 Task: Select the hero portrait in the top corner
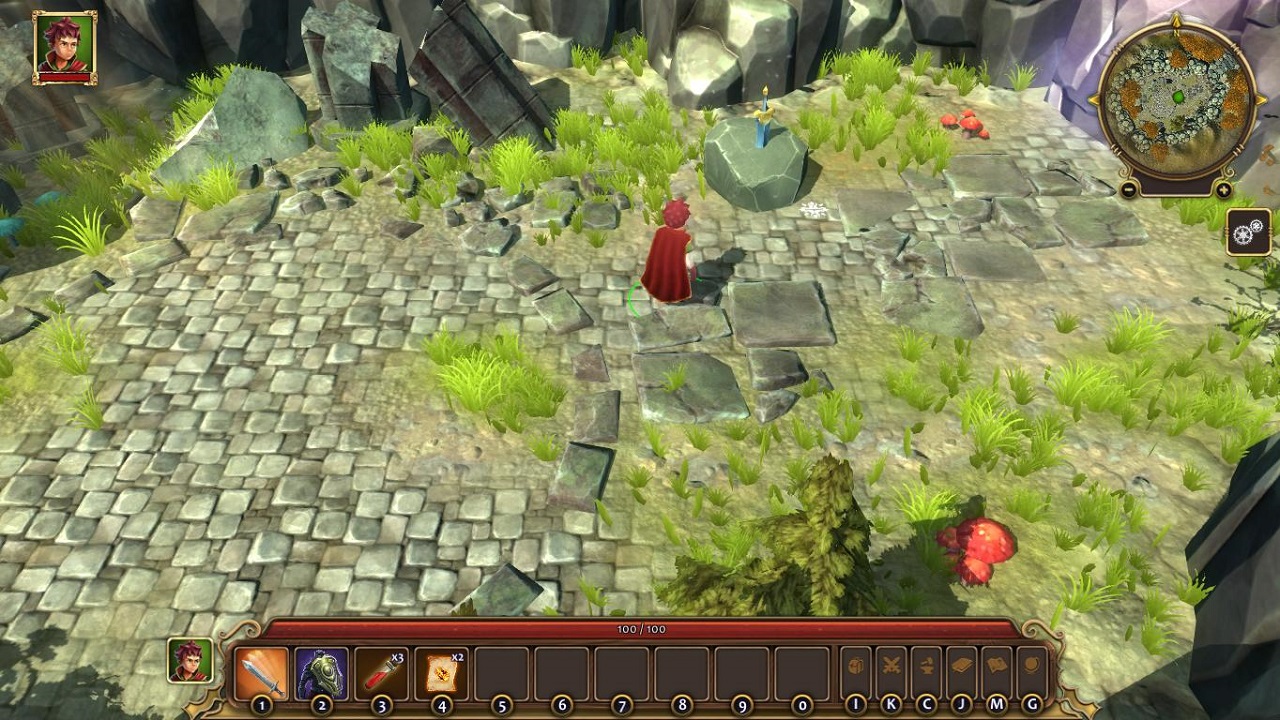pos(65,47)
